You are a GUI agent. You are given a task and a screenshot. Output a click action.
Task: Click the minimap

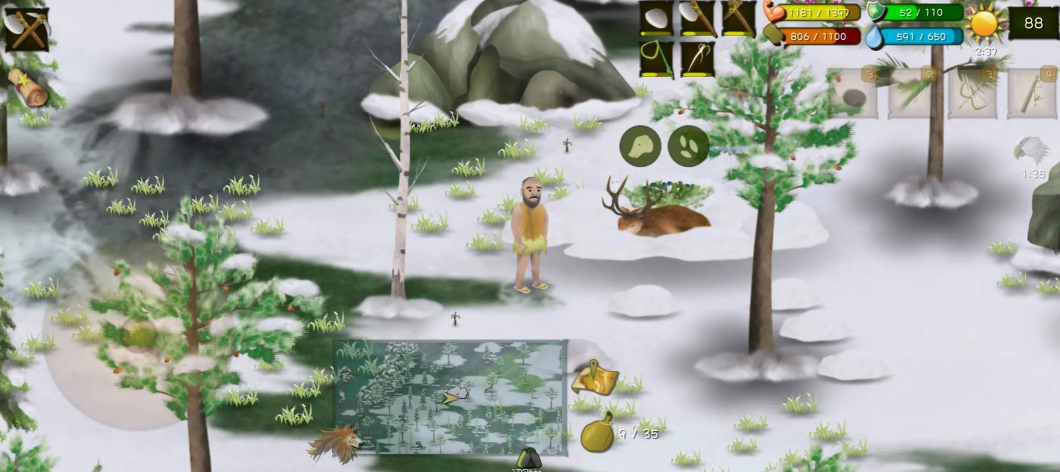click(x=450, y=397)
